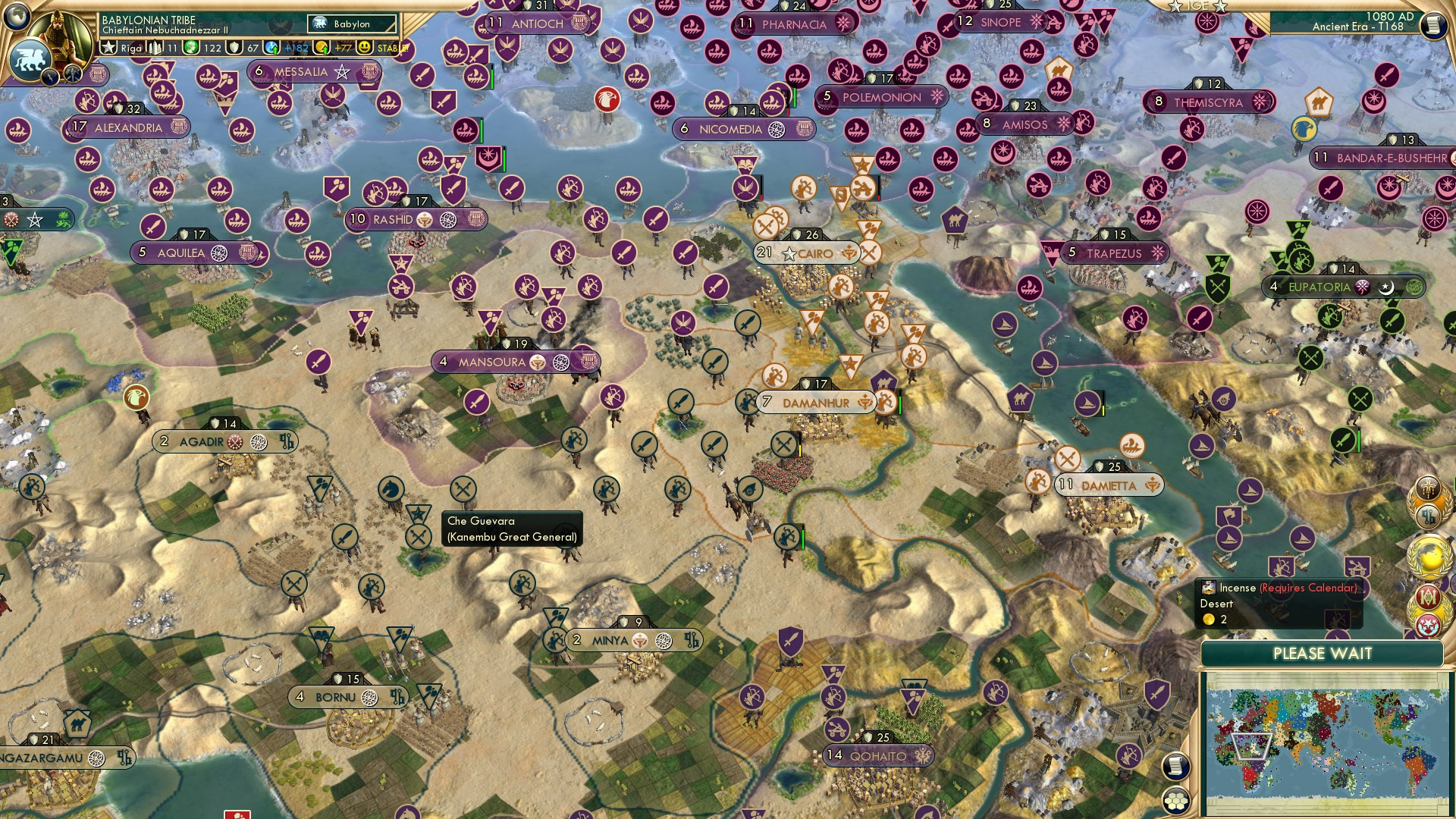Toggle the small globe button in top-left corner
The width and height of the screenshot is (1456, 819).
coord(15,17)
